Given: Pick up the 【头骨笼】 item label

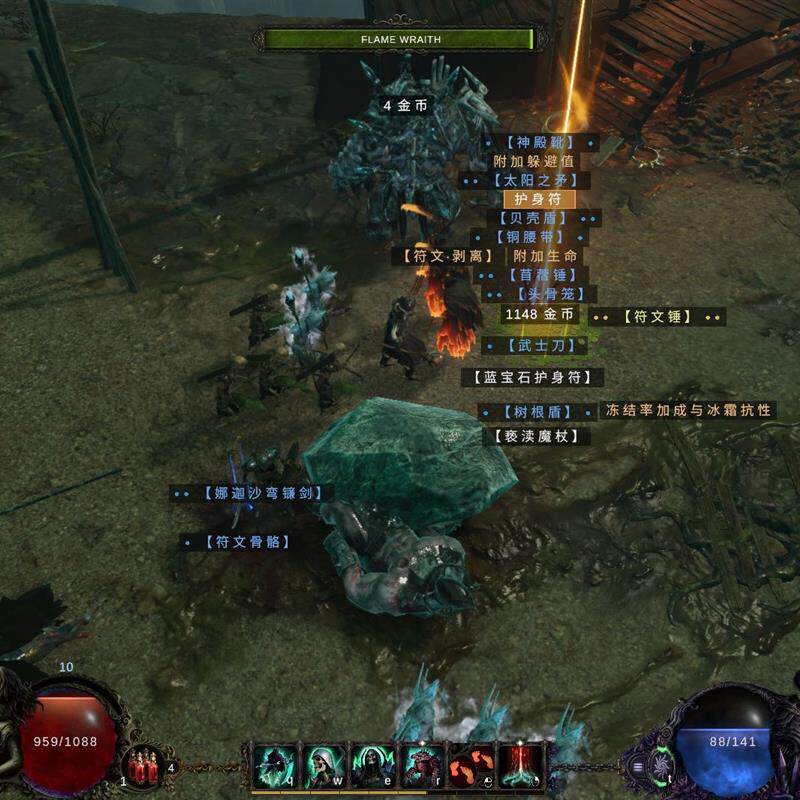Looking at the screenshot, I should (541, 294).
